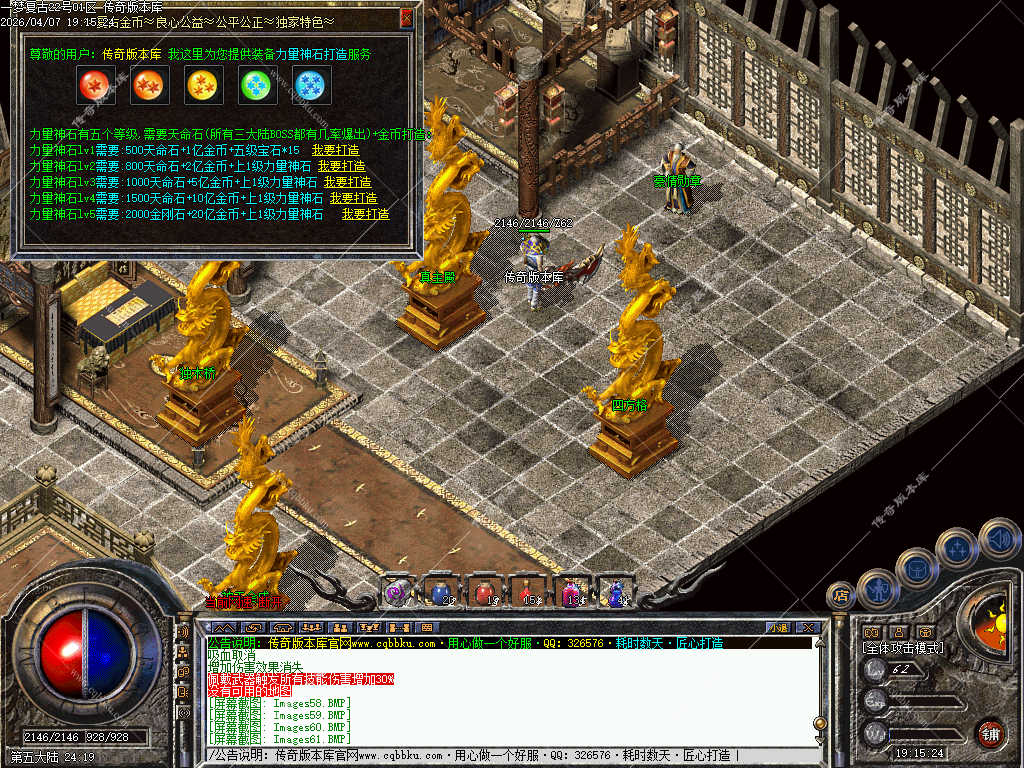The height and width of the screenshot is (768, 1024).
Task: Close the chat window with X
Action: click(x=809, y=628)
